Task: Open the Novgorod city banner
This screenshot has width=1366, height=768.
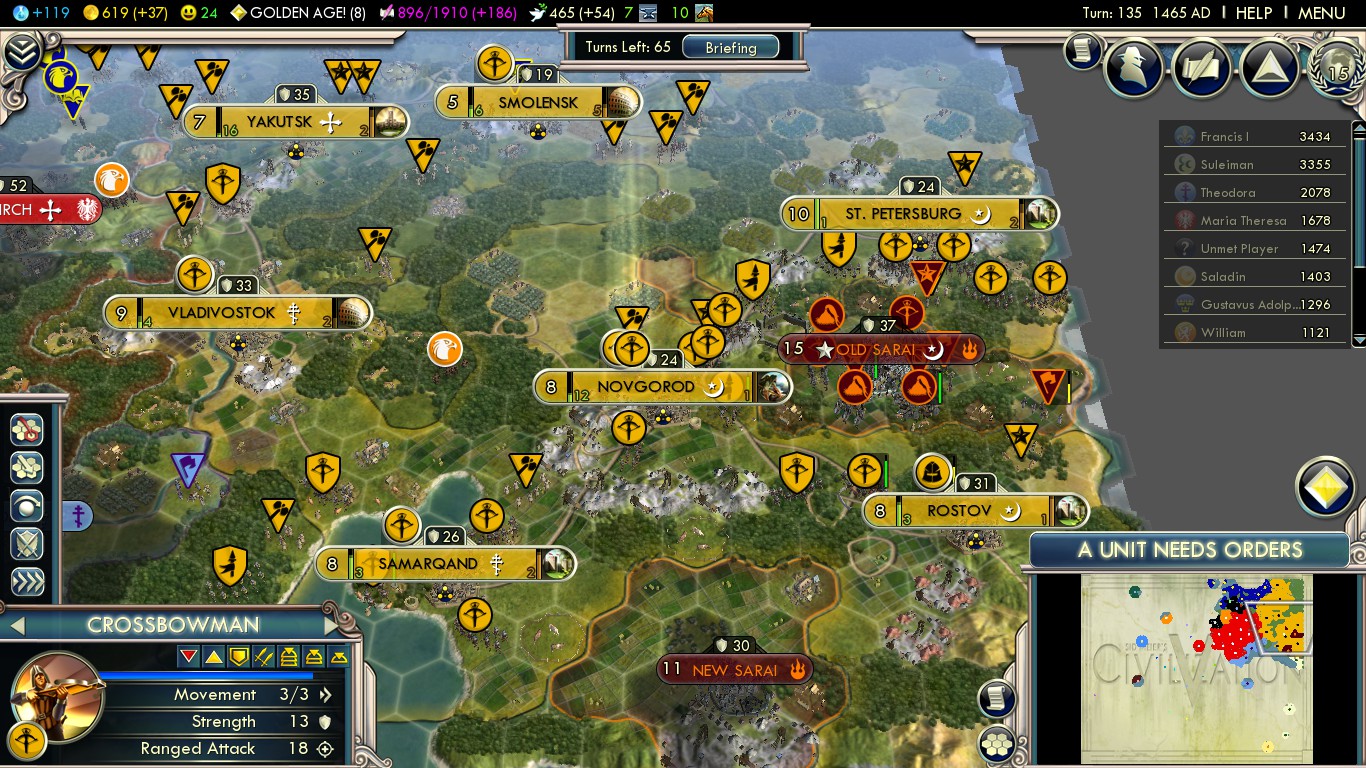Action: (x=646, y=387)
